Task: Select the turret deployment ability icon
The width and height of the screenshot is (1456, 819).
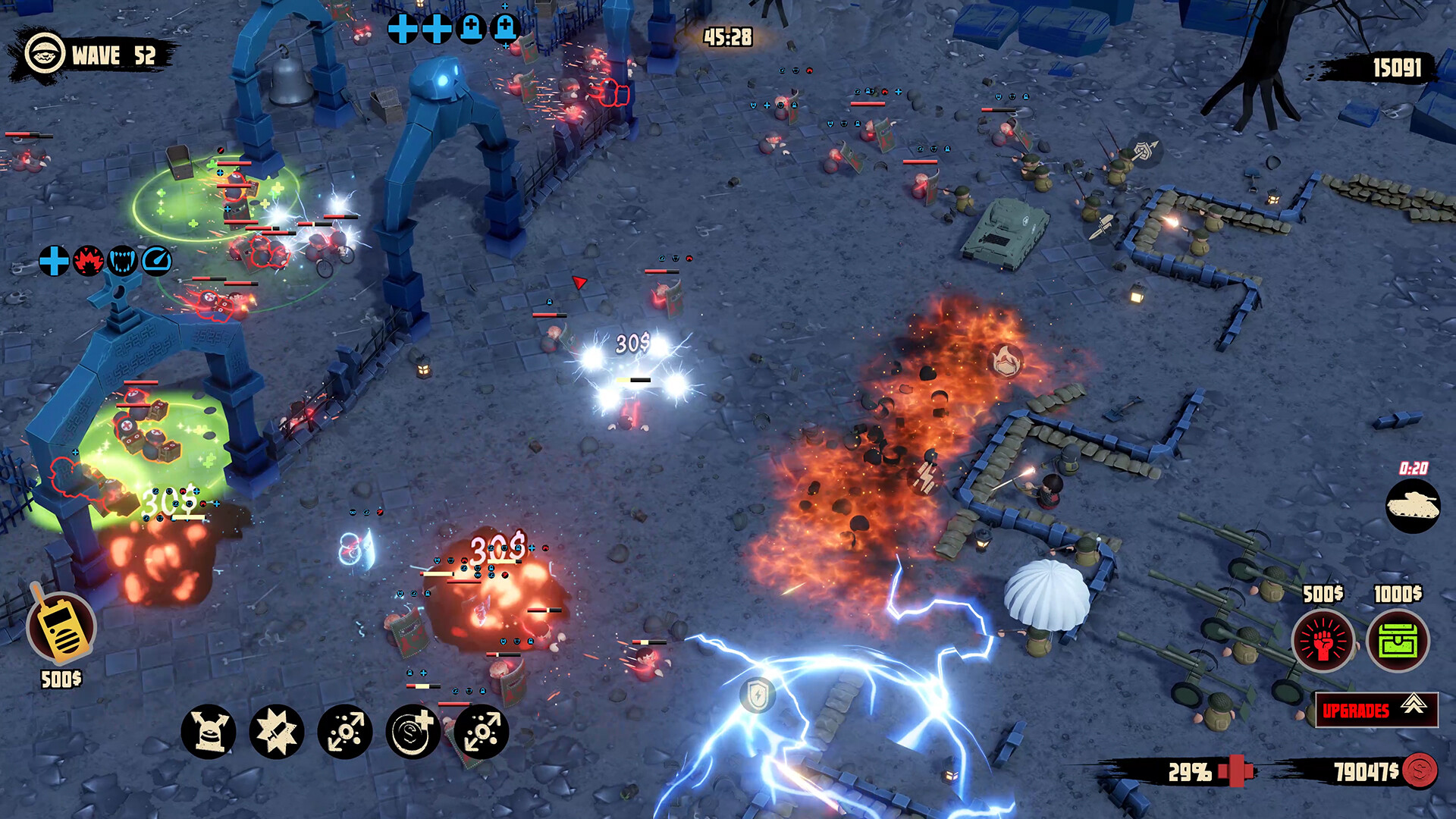Action: tap(211, 730)
